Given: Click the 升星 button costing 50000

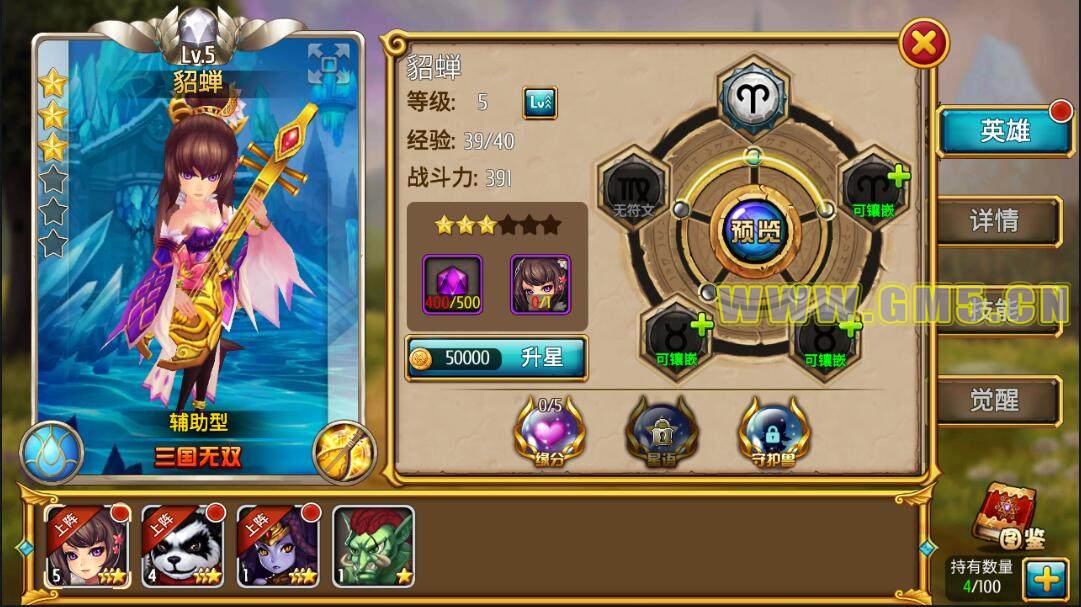Looking at the screenshot, I should [x=496, y=359].
